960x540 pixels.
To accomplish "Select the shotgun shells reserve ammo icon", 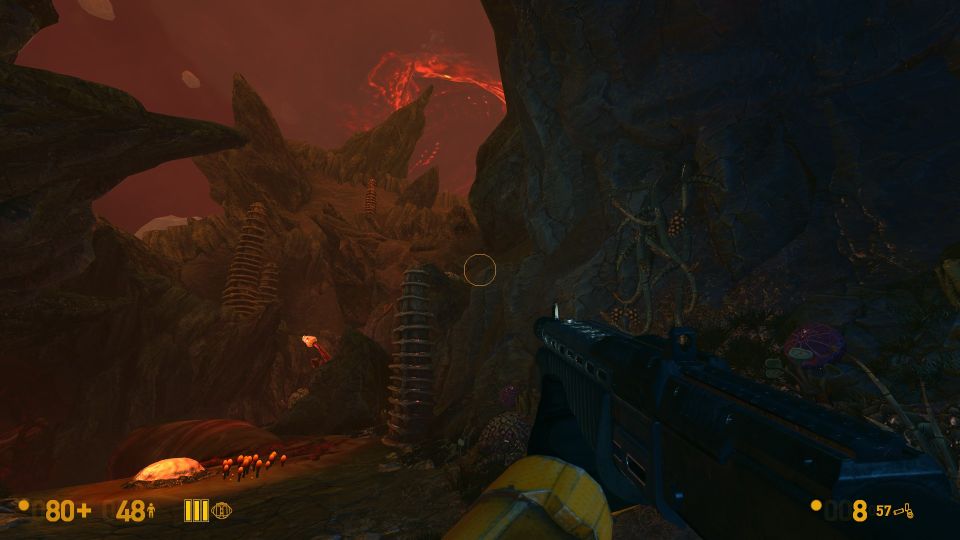I will coord(905,511).
